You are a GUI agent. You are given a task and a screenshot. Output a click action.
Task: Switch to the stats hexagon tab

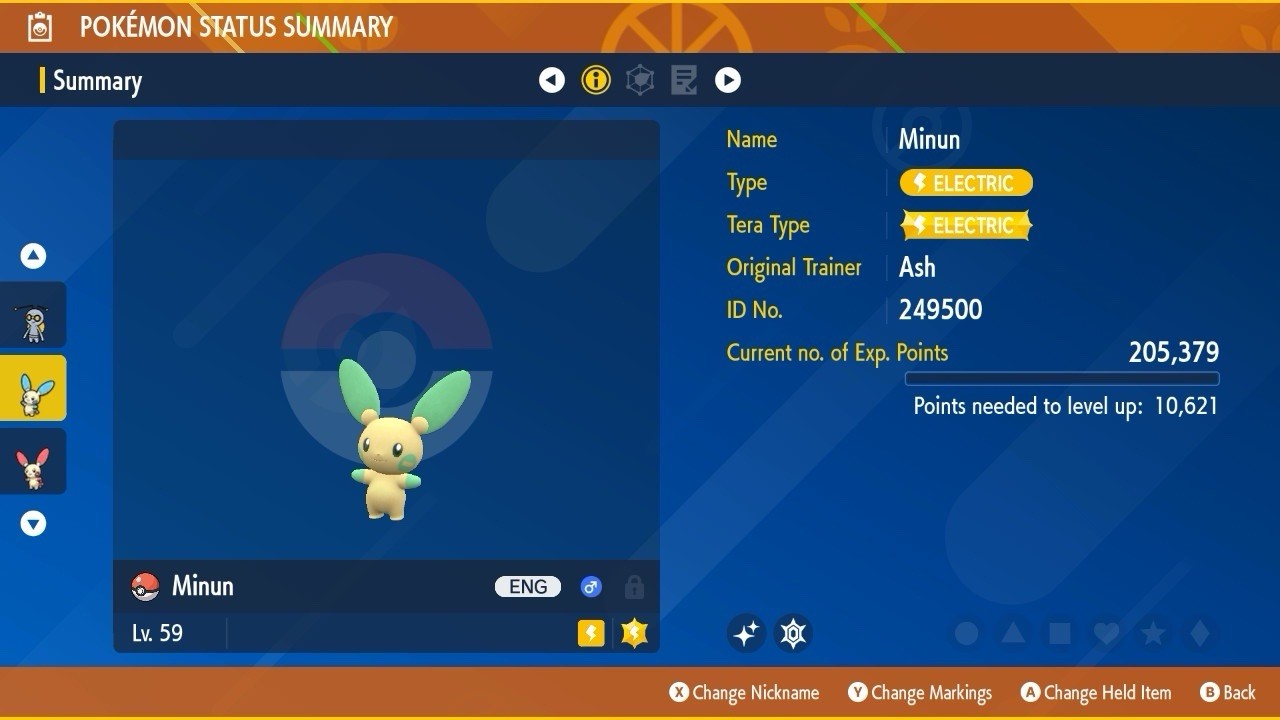coord(640,80)
